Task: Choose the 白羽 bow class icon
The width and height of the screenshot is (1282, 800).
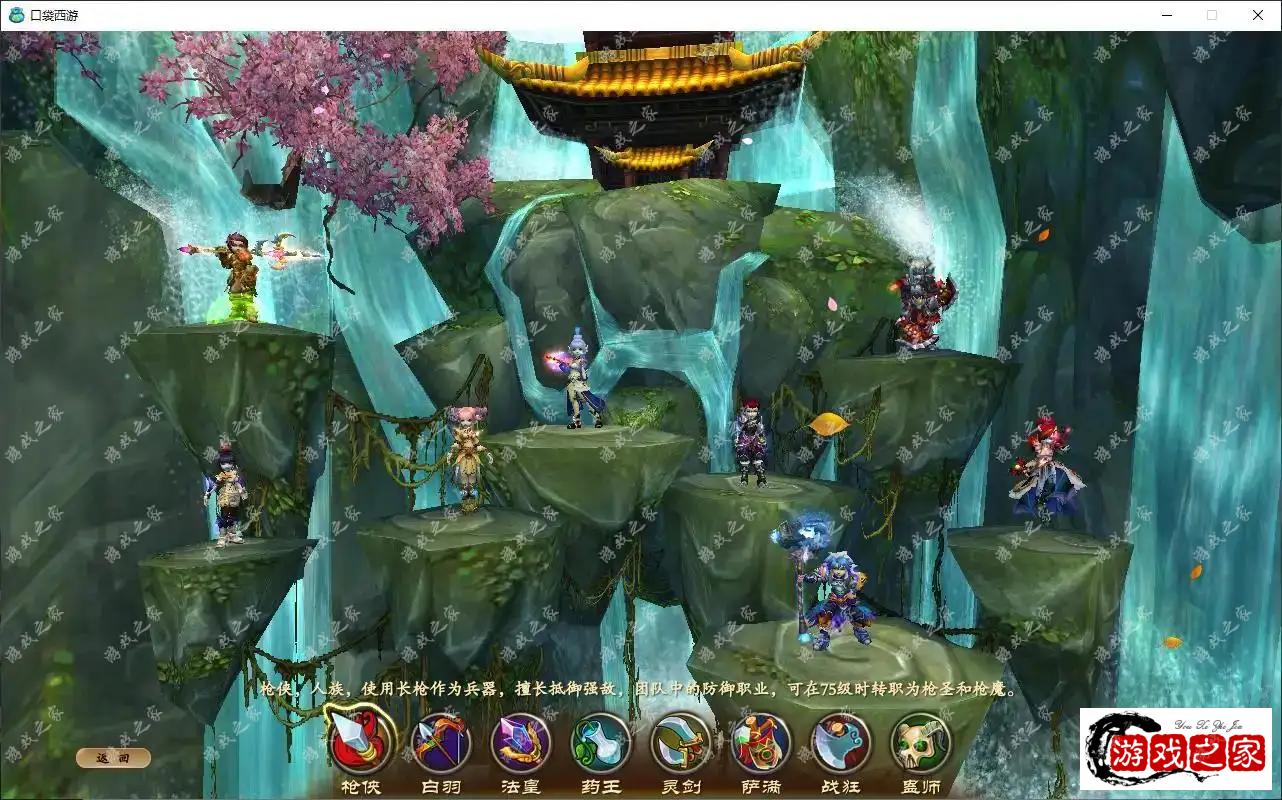Action: click(x=441, y=743)
